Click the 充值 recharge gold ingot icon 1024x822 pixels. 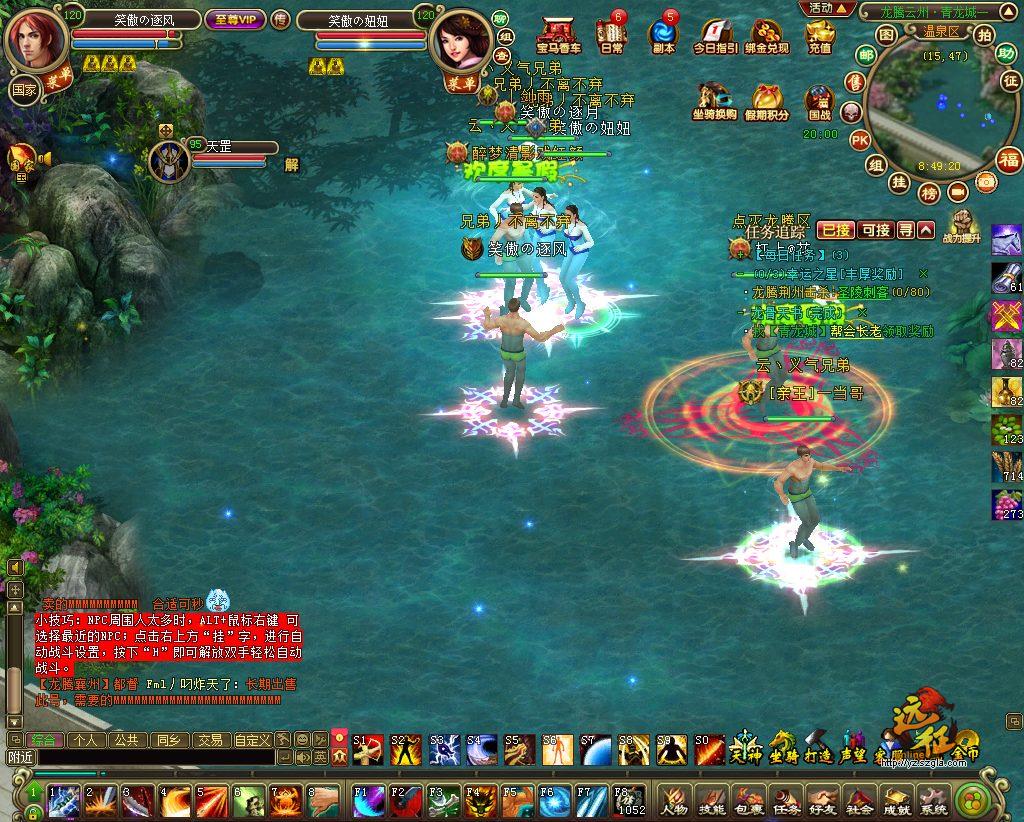point(819,35)
